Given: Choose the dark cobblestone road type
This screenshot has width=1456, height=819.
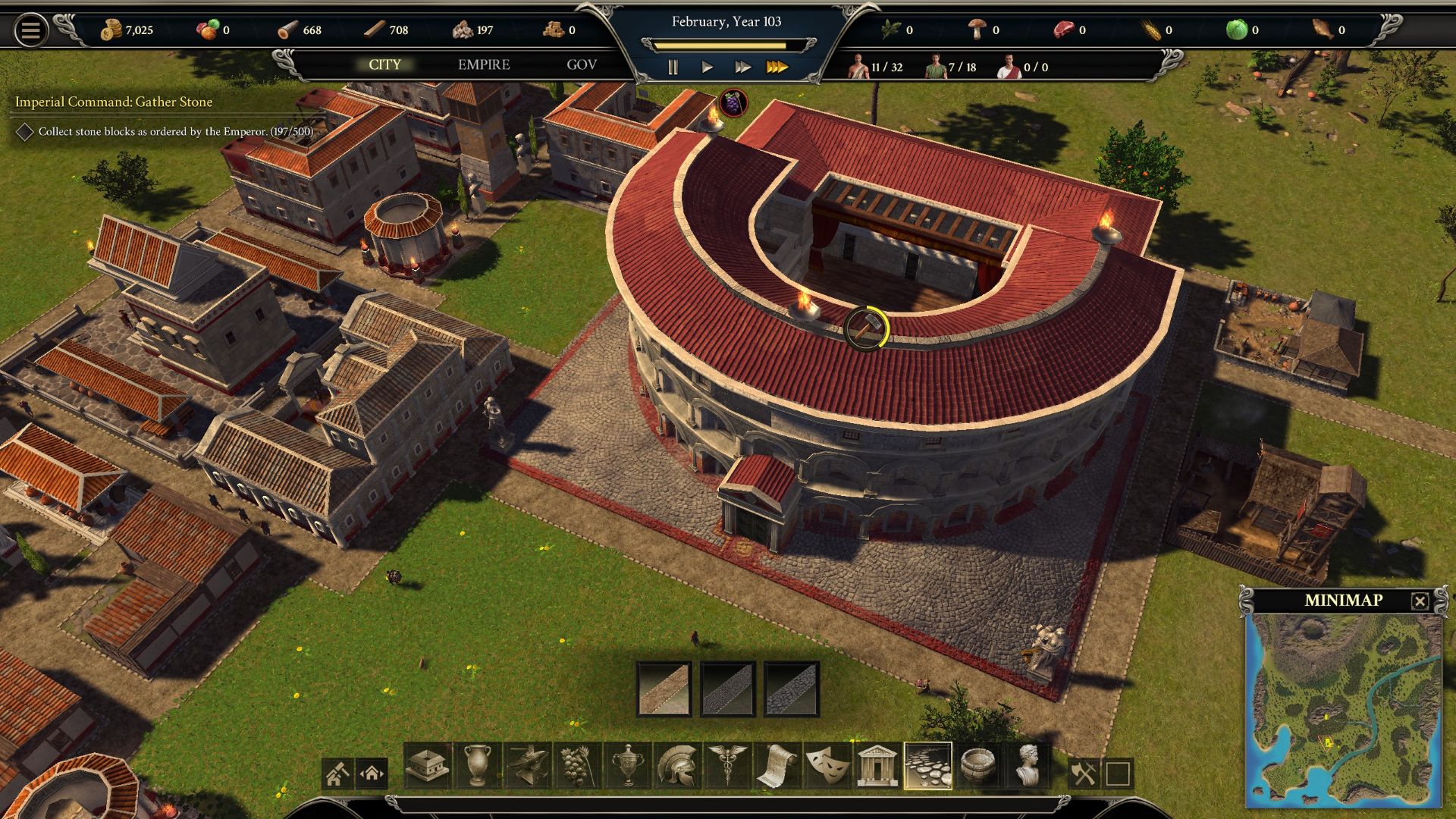Looking at the screenshot, I should pyautogui.click(x=728, y=689).
